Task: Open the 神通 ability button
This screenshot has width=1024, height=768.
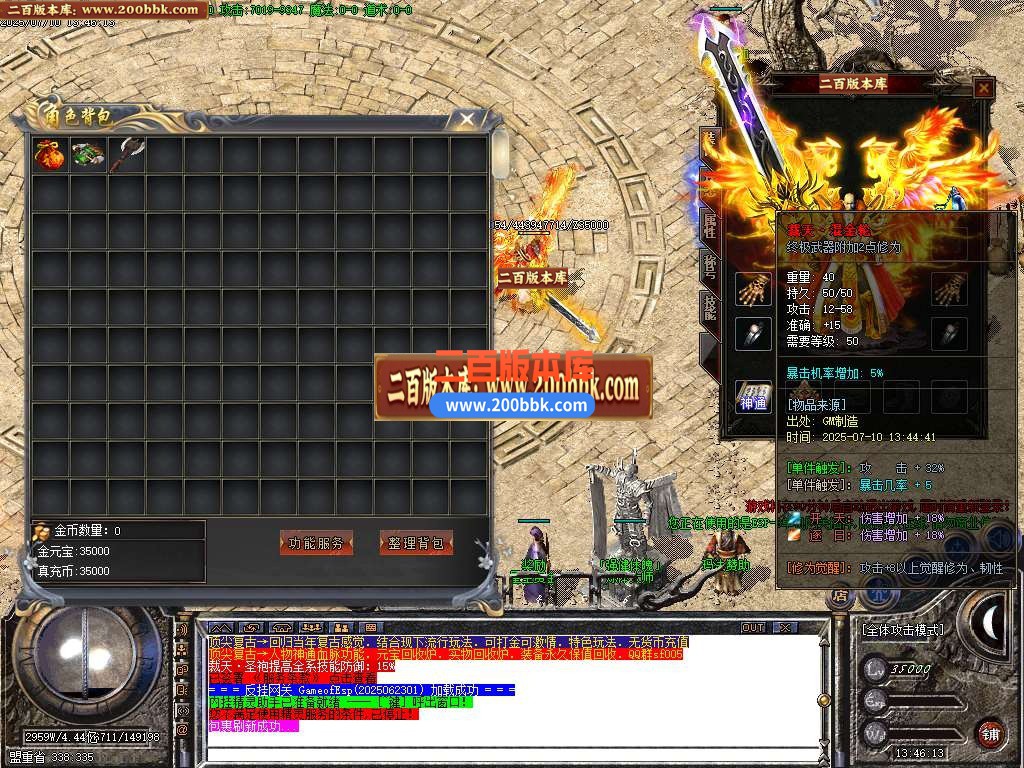Action: pyautogui.click(x=753, y=397)
